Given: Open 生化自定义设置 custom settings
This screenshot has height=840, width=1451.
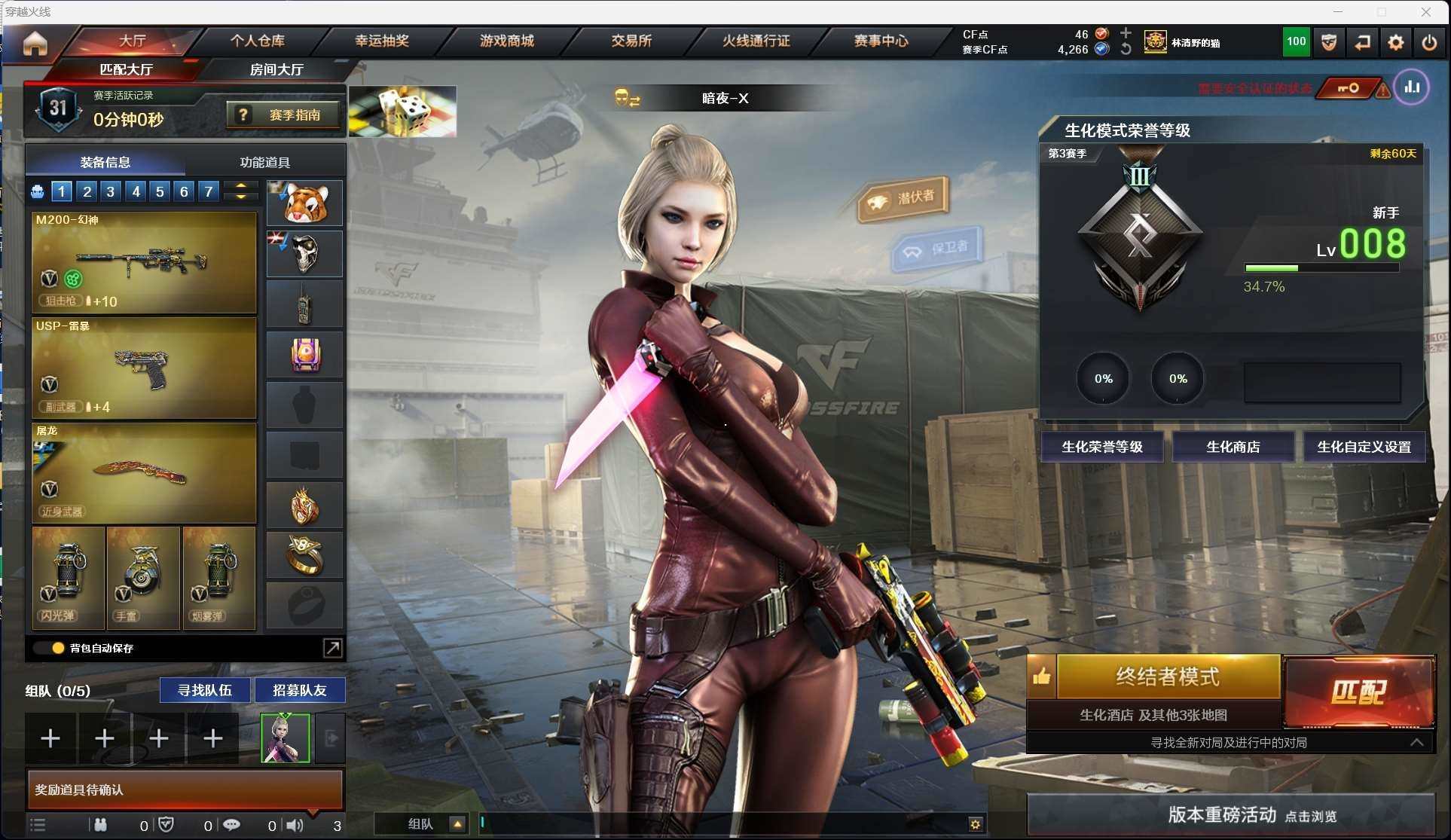Looking at the screenshot, I should [x=1364, y=447].
